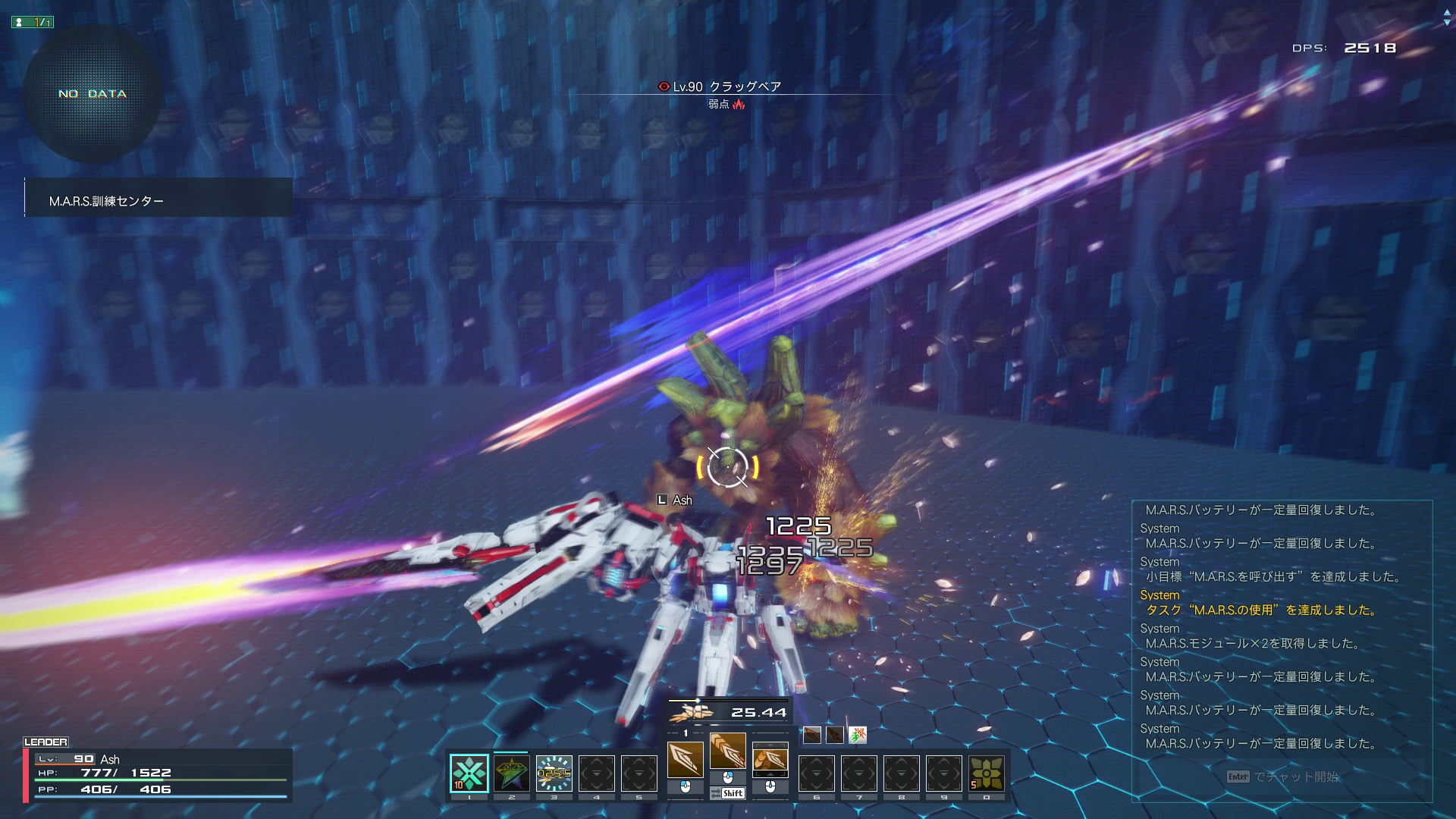Trigger the left-click weapon attack icon
This screenshot has height=819, width=1456.
pyautogui.click(x=685, y=760)
